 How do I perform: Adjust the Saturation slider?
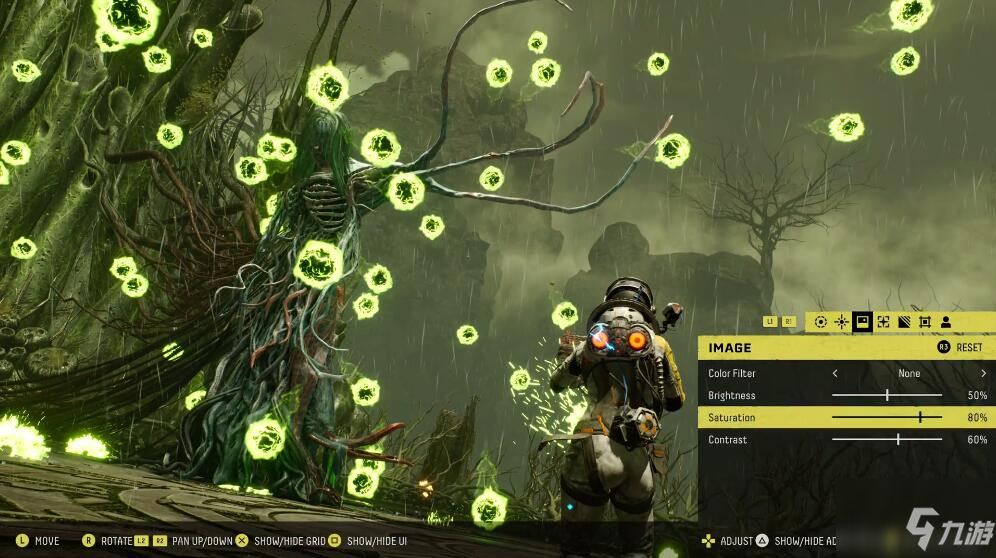point(920,418)
